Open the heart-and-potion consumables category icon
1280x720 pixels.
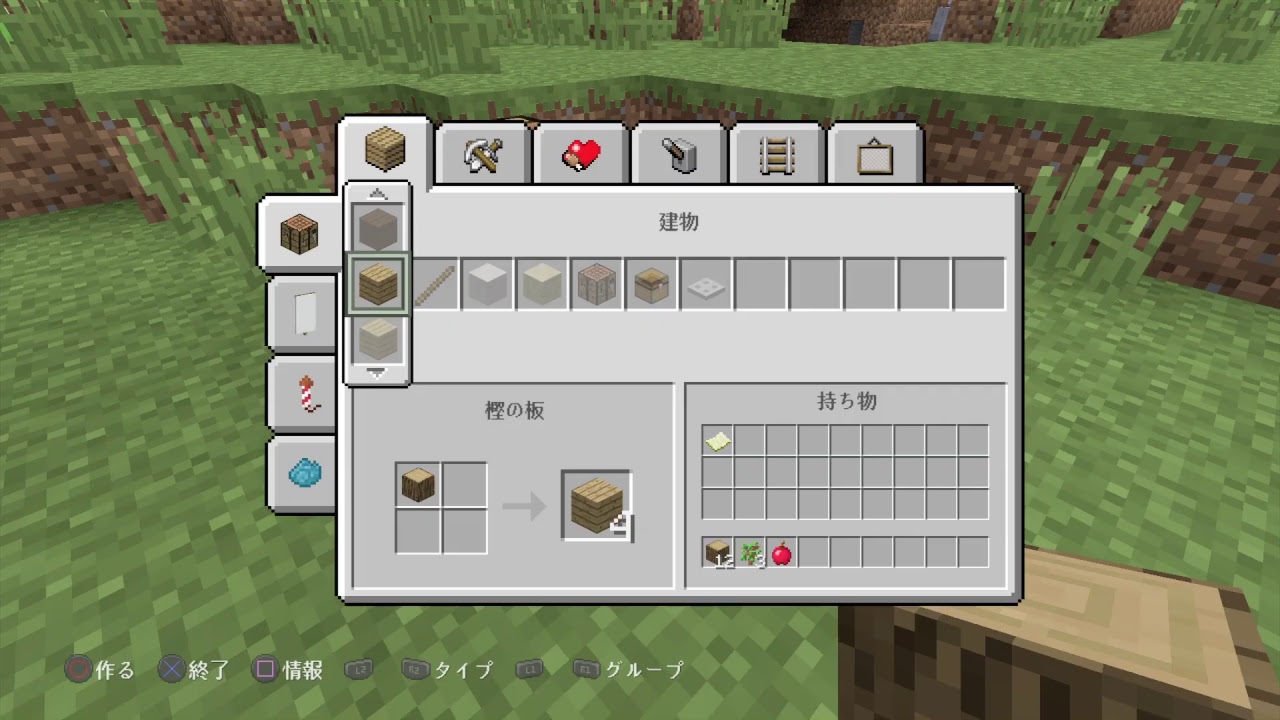(580, 152)
